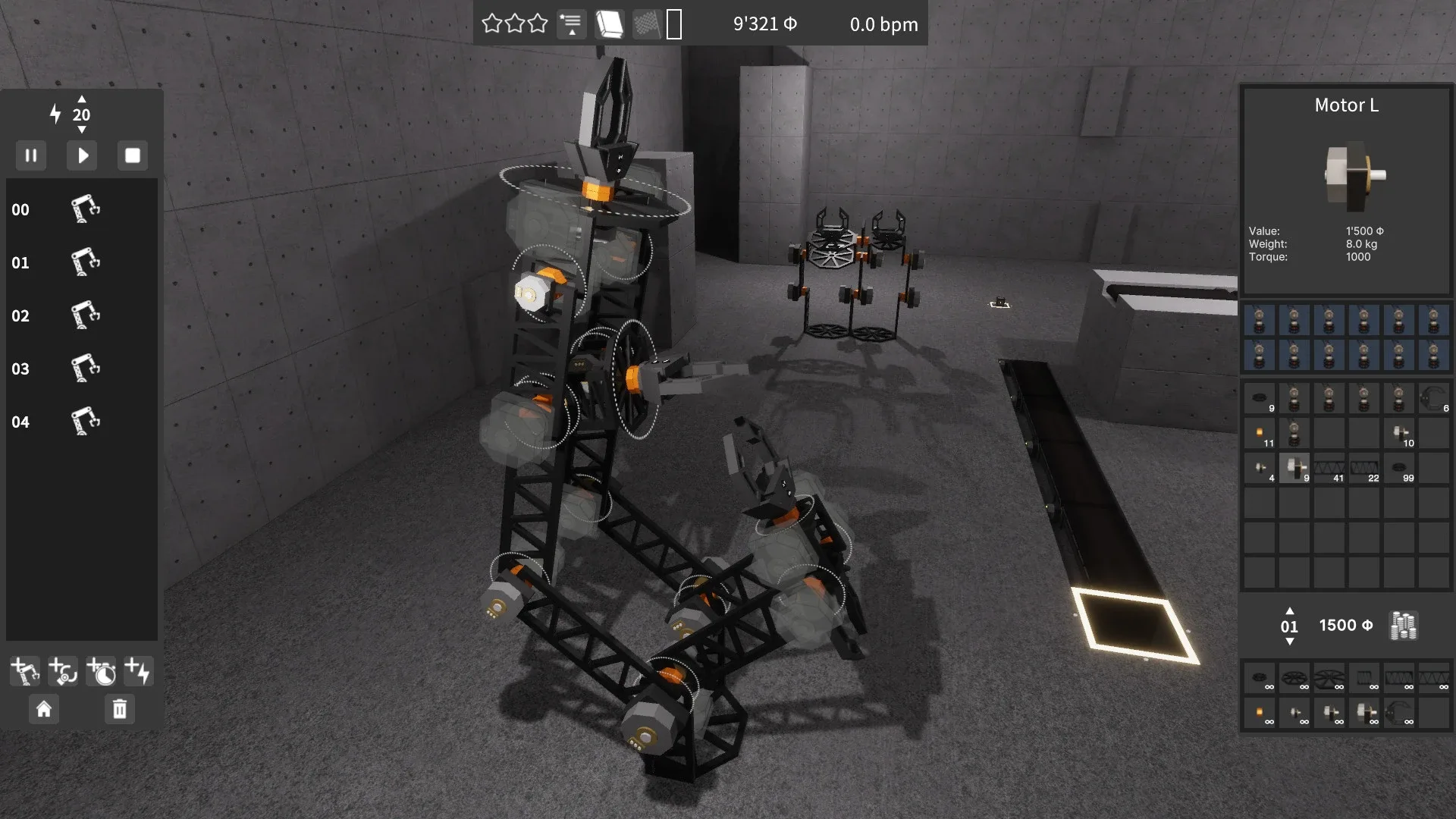Select the 'Add timer' tool with clock icon

101,670
